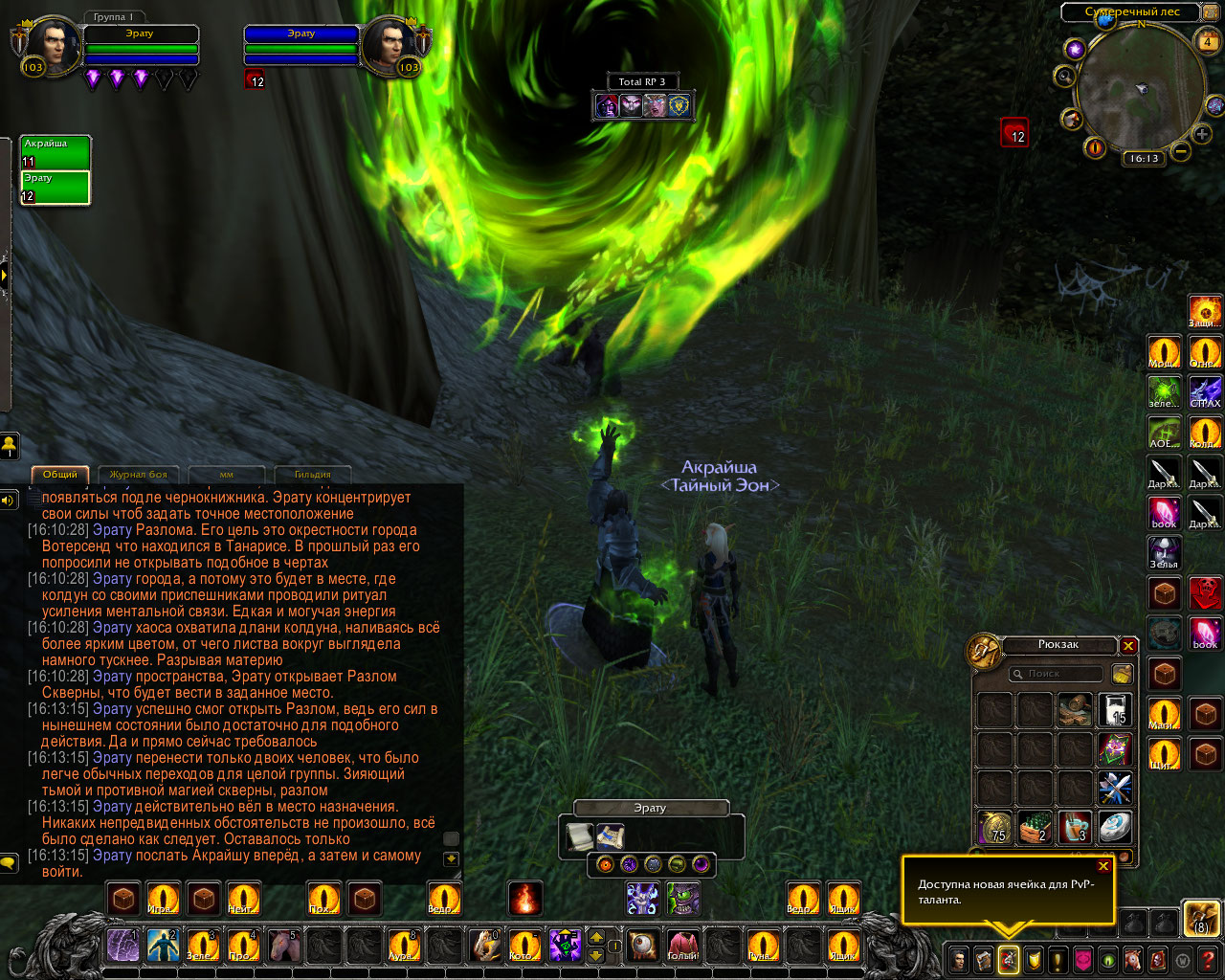Zoom in on the minimap
Viewport: 1225px width, 980px height.
click(x=1202, y=135)
